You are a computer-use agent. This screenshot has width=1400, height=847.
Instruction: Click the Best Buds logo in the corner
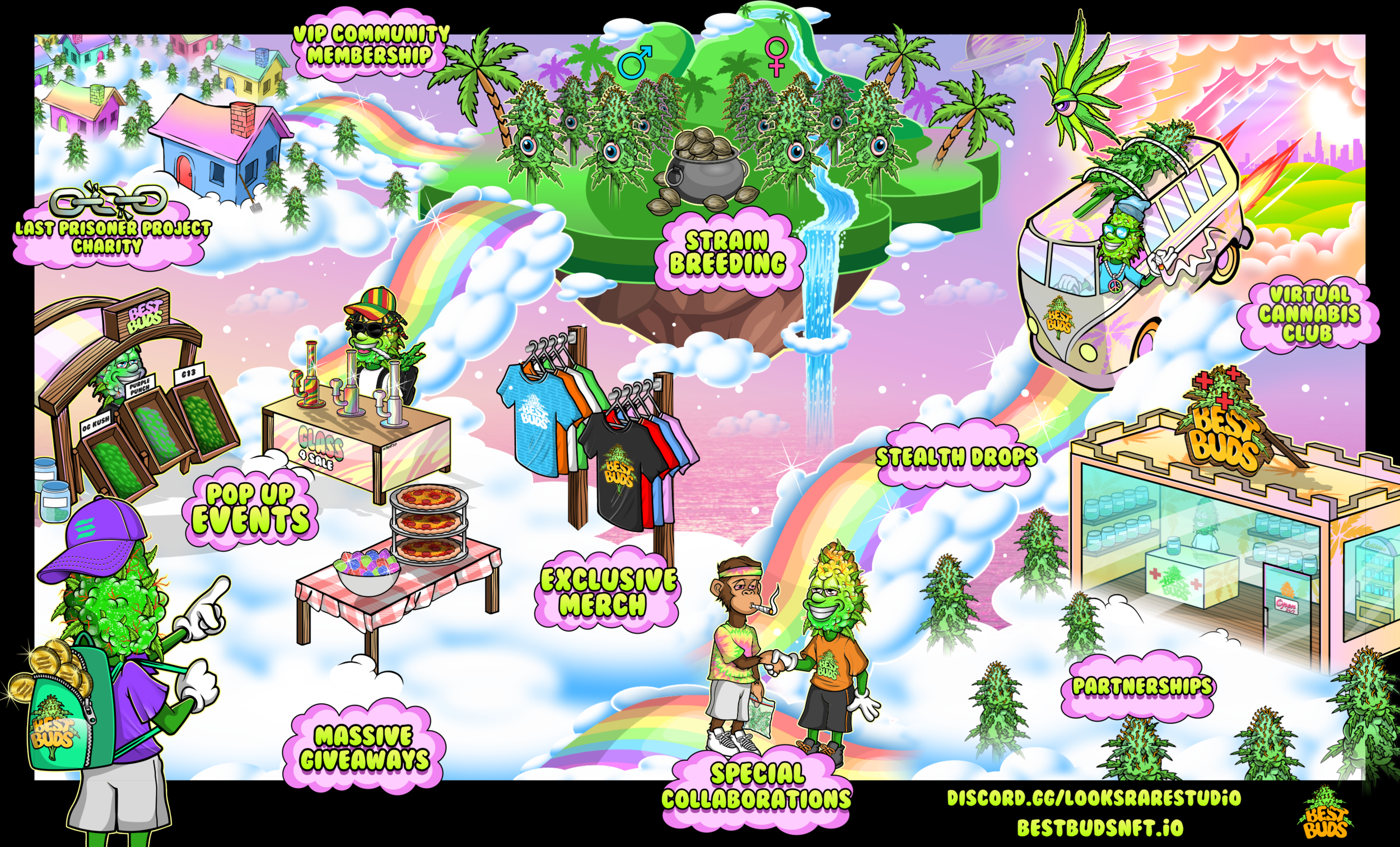pos(1325,815)
